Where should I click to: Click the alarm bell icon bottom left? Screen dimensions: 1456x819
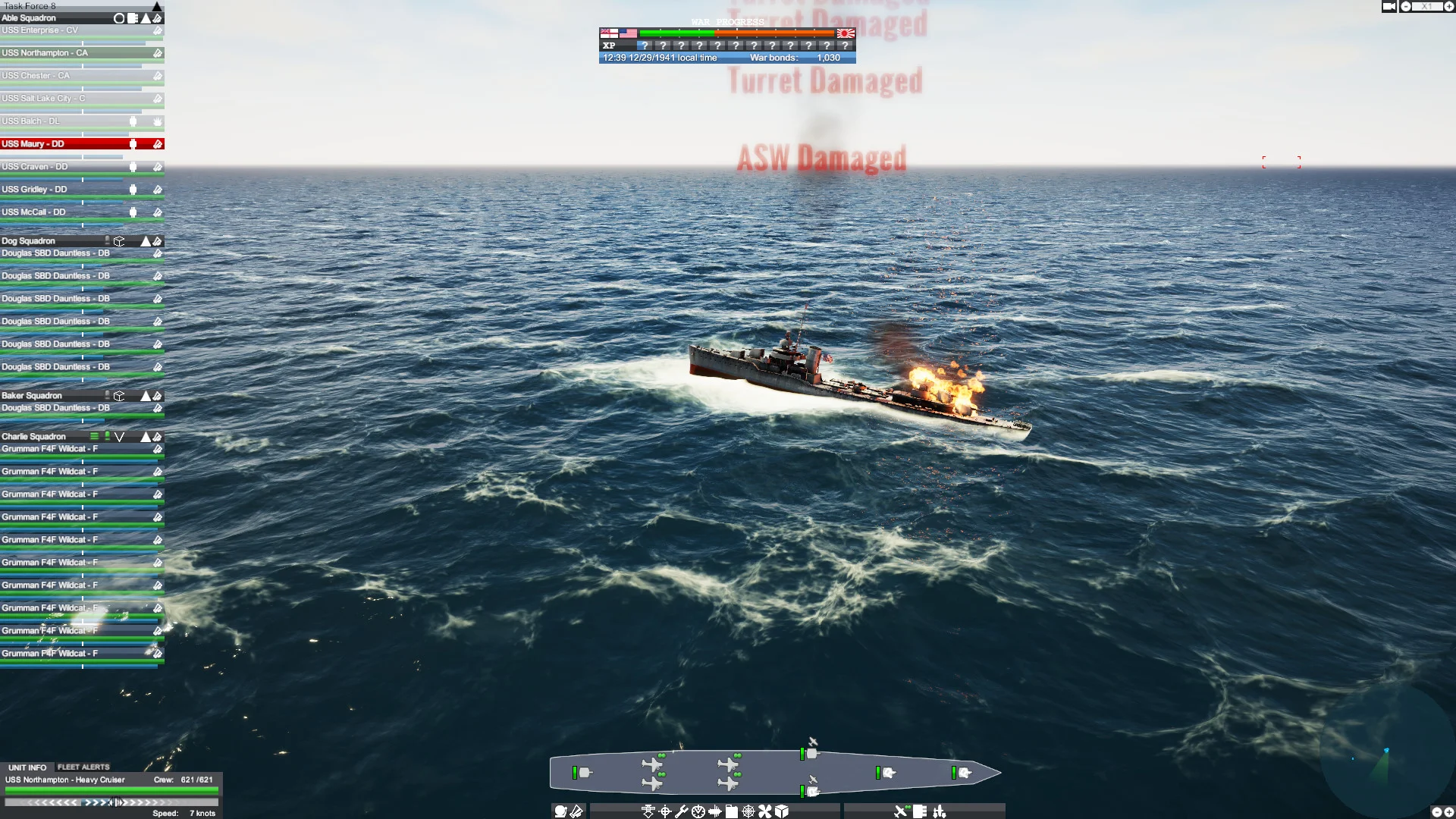point(560,811)
